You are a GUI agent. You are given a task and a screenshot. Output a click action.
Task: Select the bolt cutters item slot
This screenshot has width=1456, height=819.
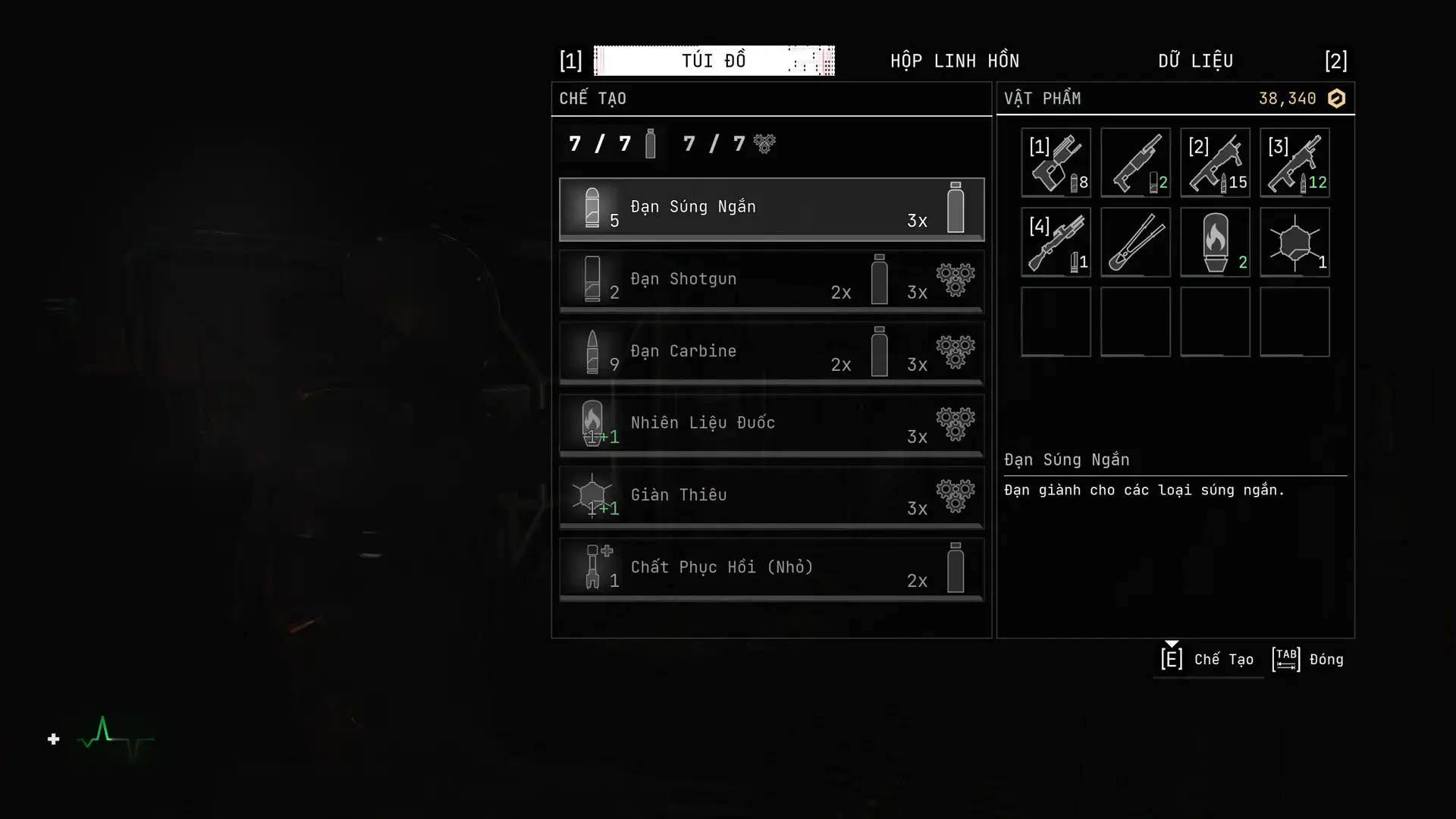[1135, 243]
